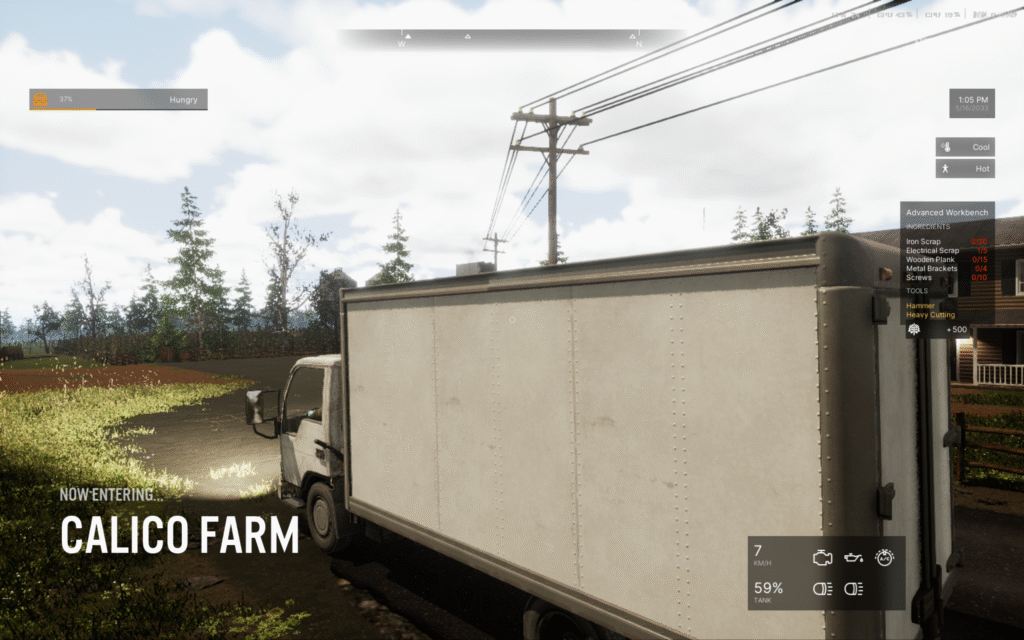The image size is (1024, 640).
Task: Click the oil can indicator icon
Action: (854, 556)
